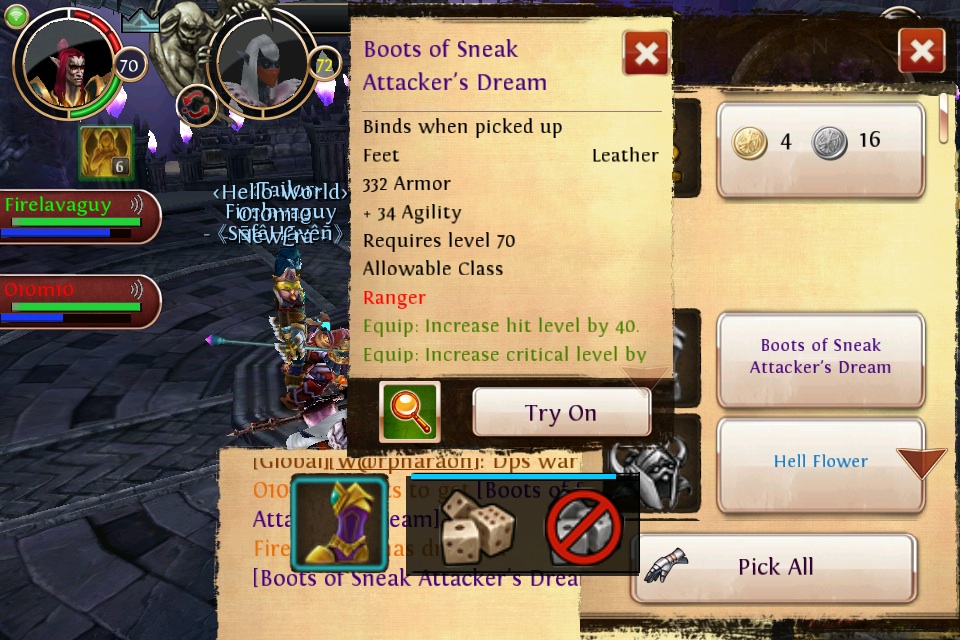
Task: Roll the dice for the boots
Action: coord(478,524)
